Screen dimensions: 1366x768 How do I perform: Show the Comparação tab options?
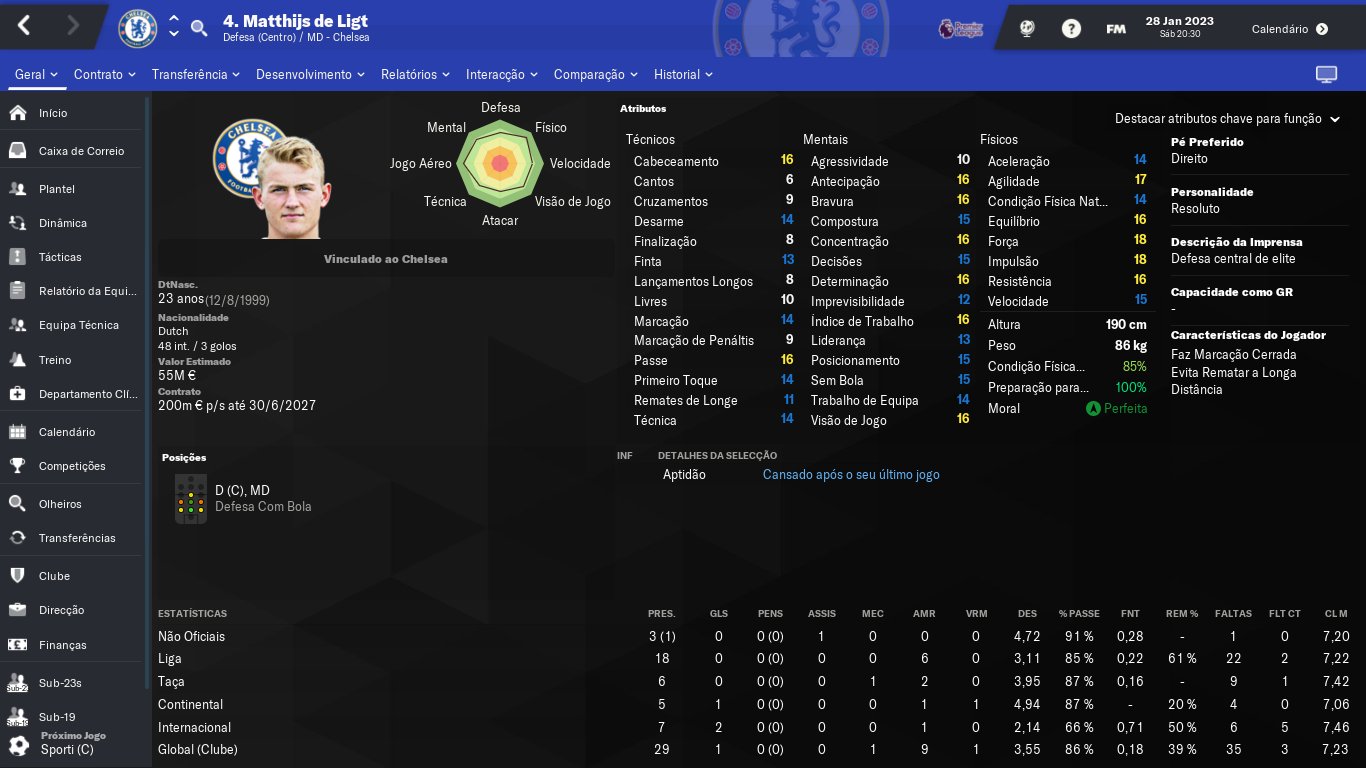(x=596, y=75)
